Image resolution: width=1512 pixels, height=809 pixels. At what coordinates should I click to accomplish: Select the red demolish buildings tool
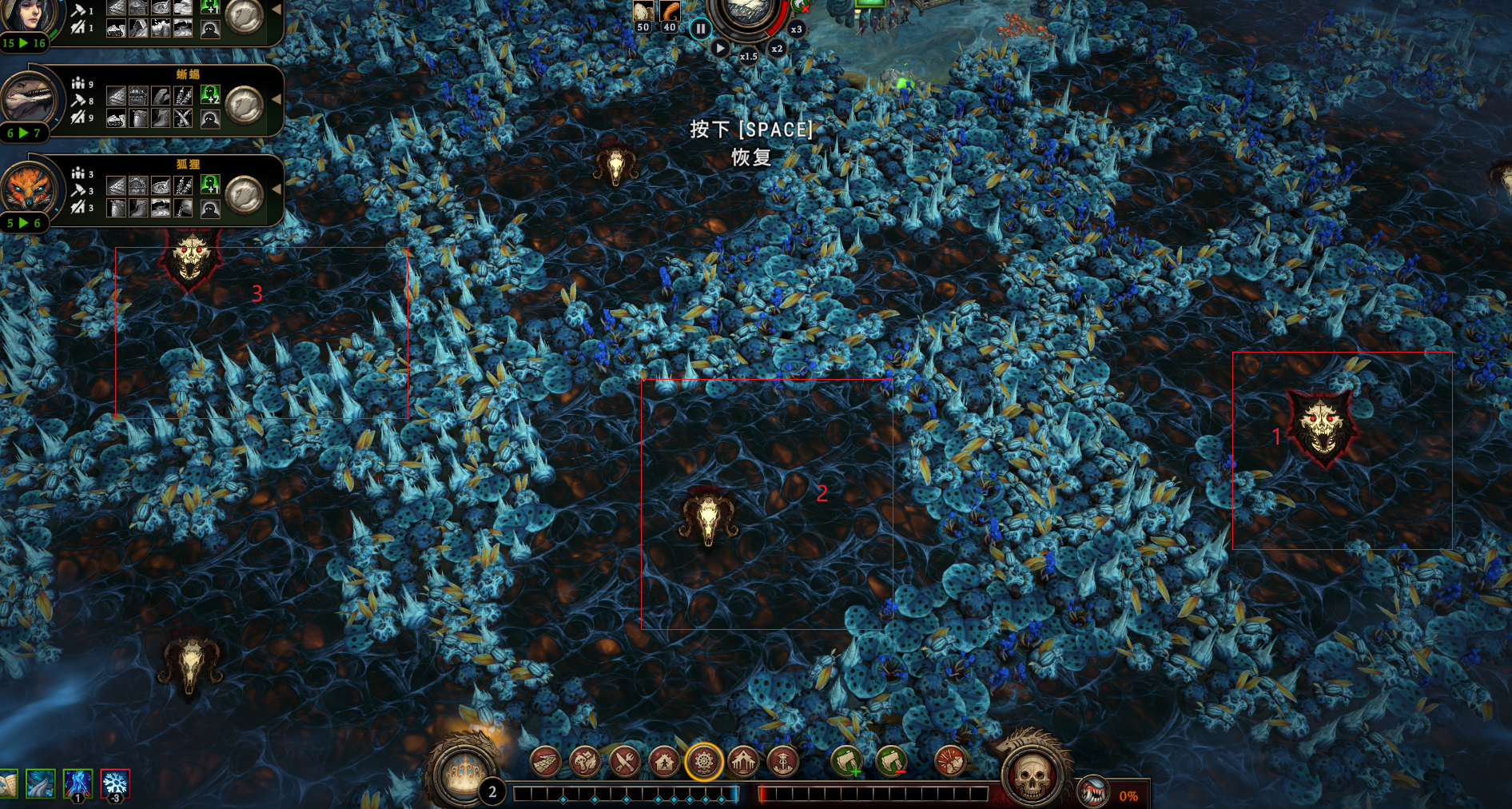tap(950, 762)
